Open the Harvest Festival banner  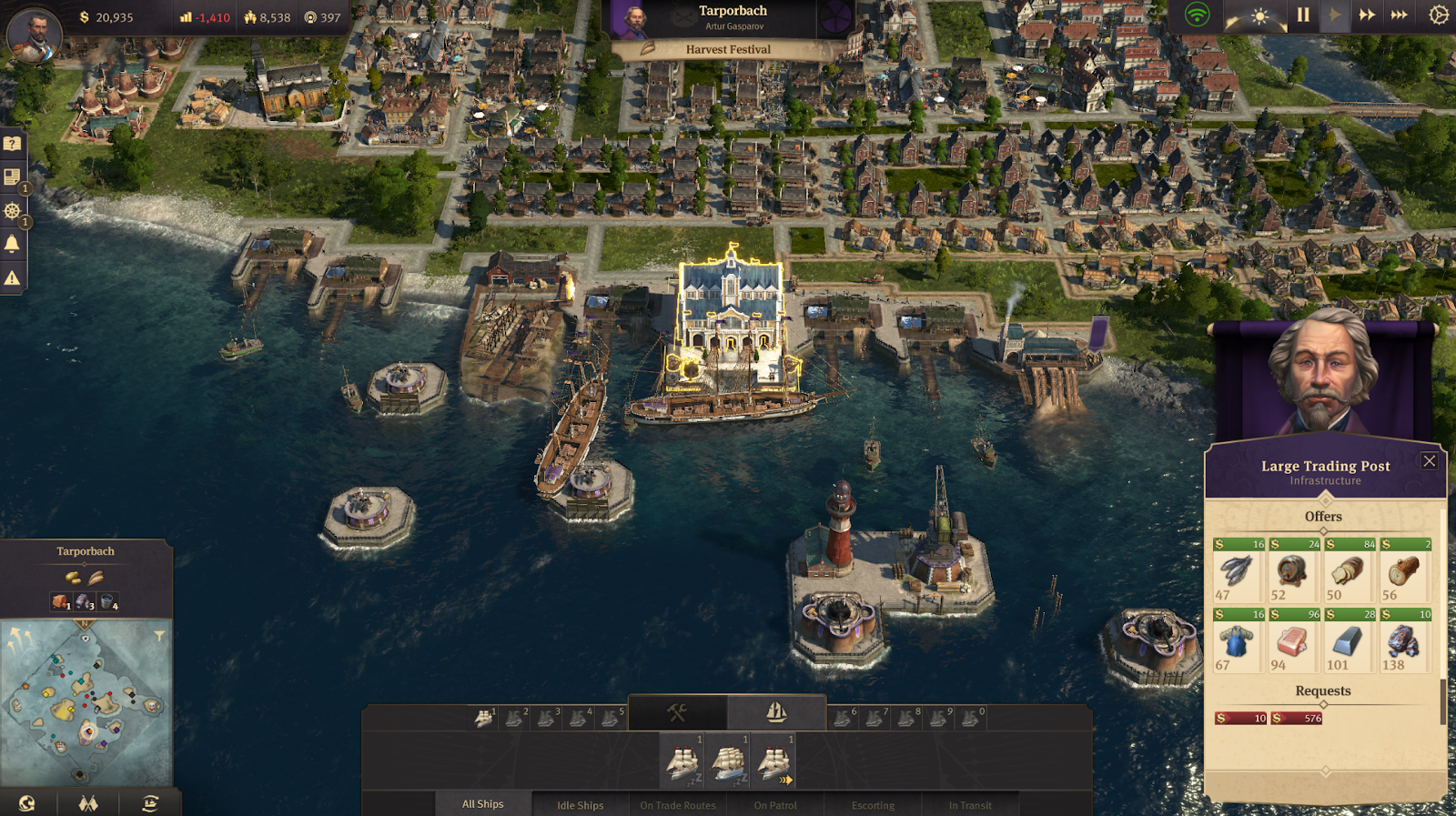[x=727, y=49]
